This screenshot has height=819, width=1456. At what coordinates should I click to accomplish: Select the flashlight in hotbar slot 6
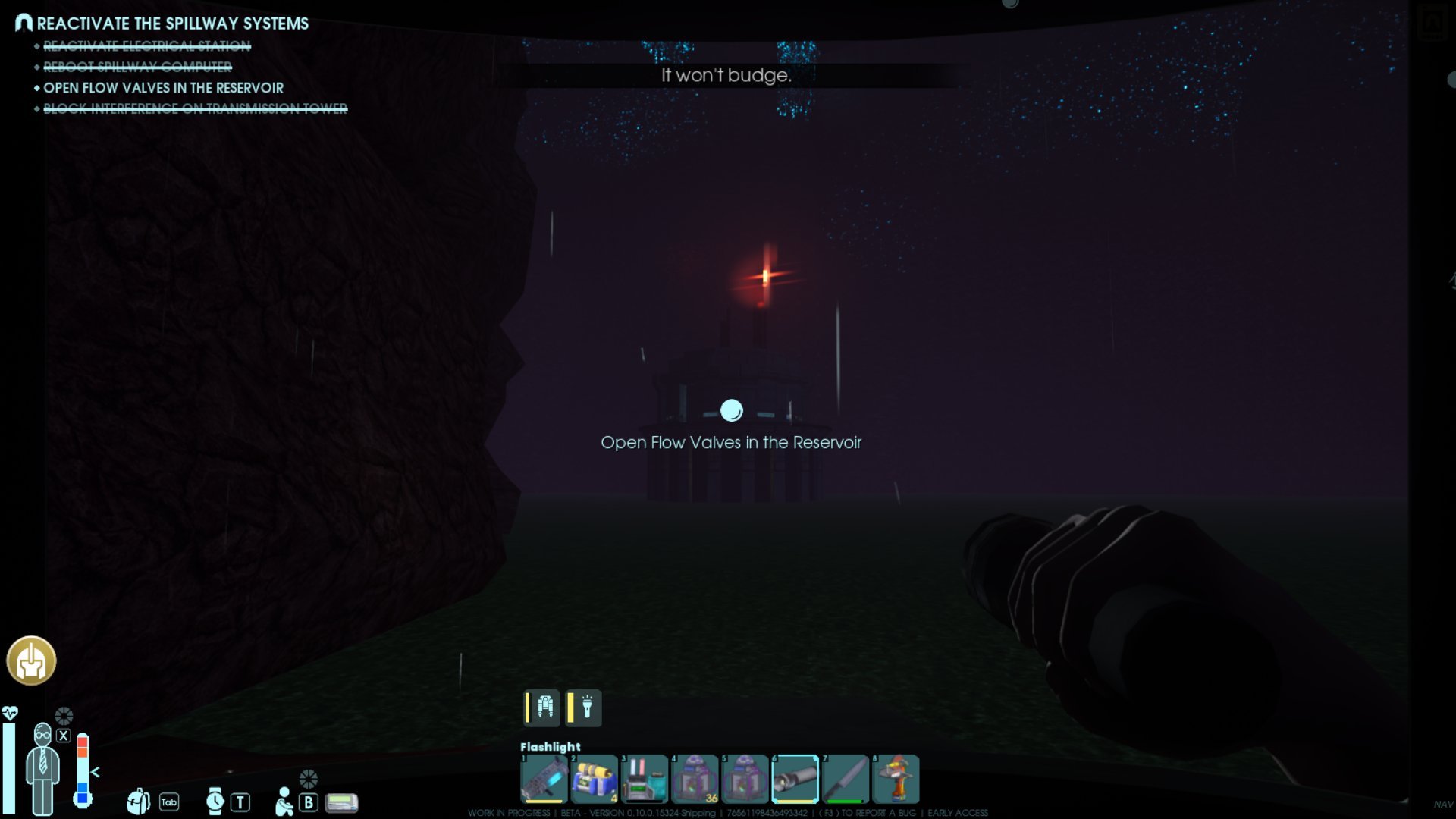click(x=795, y=779)
